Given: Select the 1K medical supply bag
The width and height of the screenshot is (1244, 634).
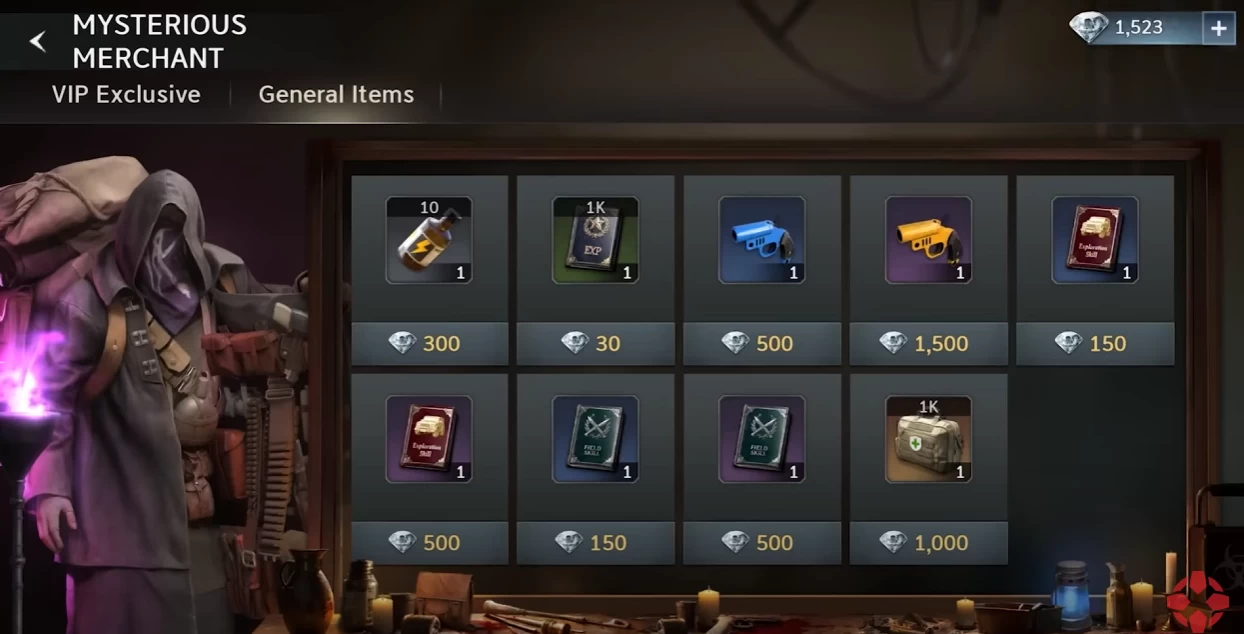Looking at the screenshot, I should [928, 439].
